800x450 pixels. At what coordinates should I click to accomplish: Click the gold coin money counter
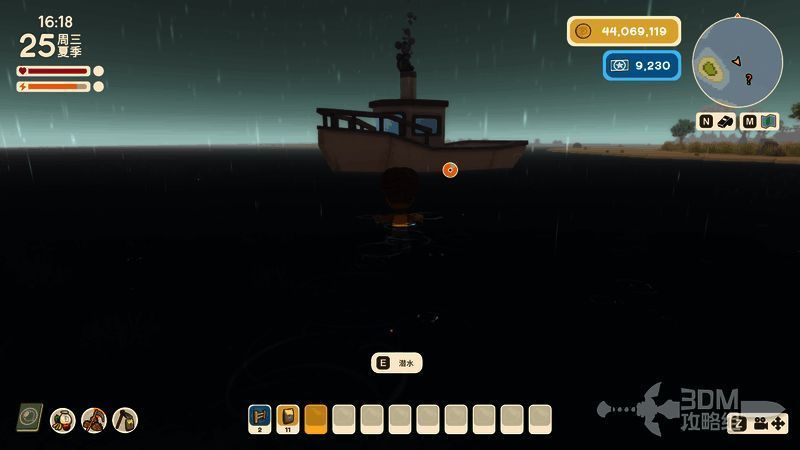624,31
